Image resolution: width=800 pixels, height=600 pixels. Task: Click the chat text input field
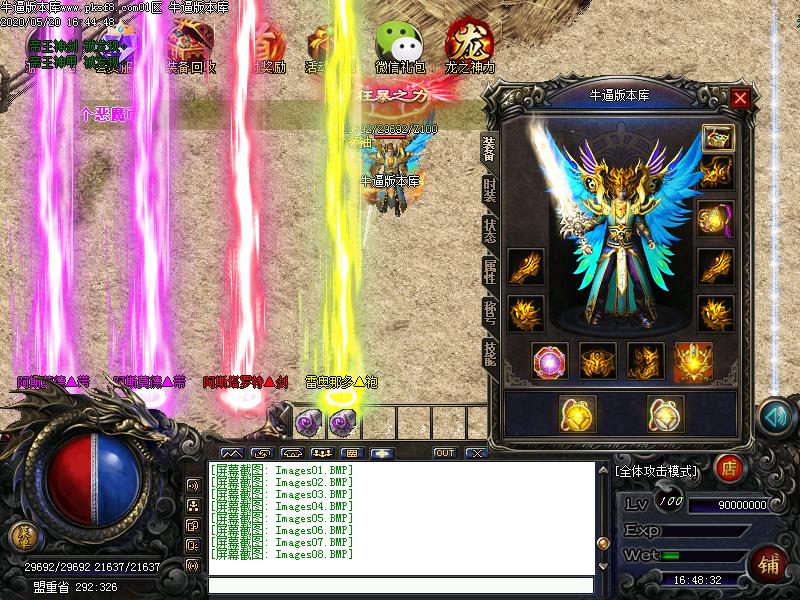point(400,586)
